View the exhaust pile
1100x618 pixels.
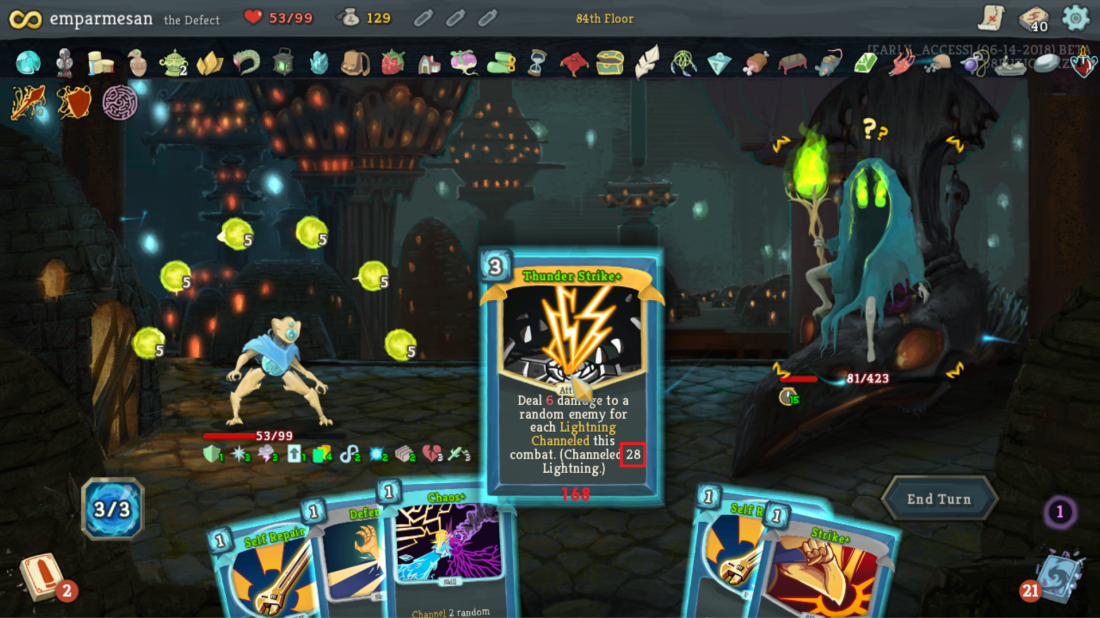click(1060, 514)
